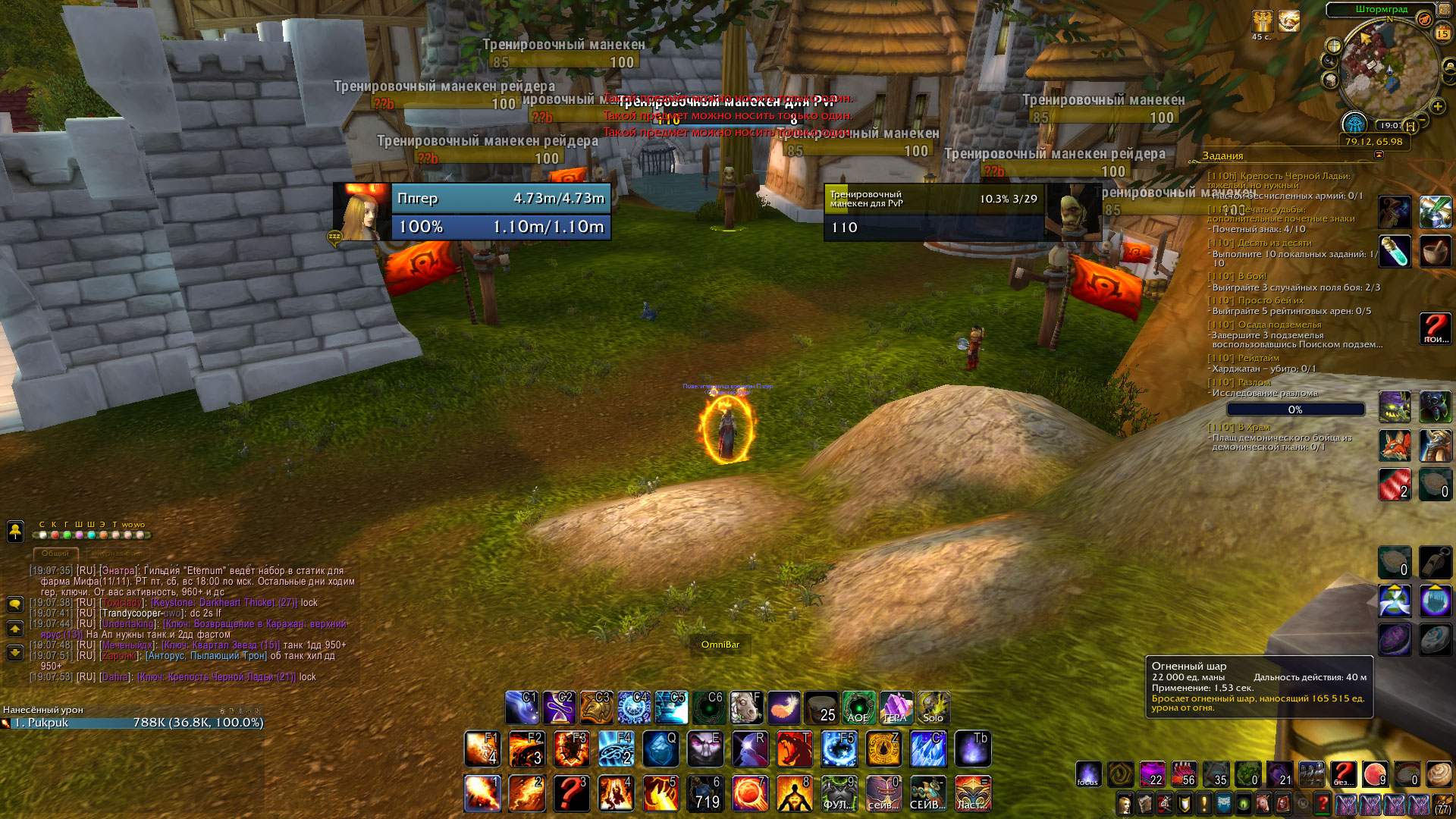
Task: Use the peach food item with count 9
Action: 1374,774
